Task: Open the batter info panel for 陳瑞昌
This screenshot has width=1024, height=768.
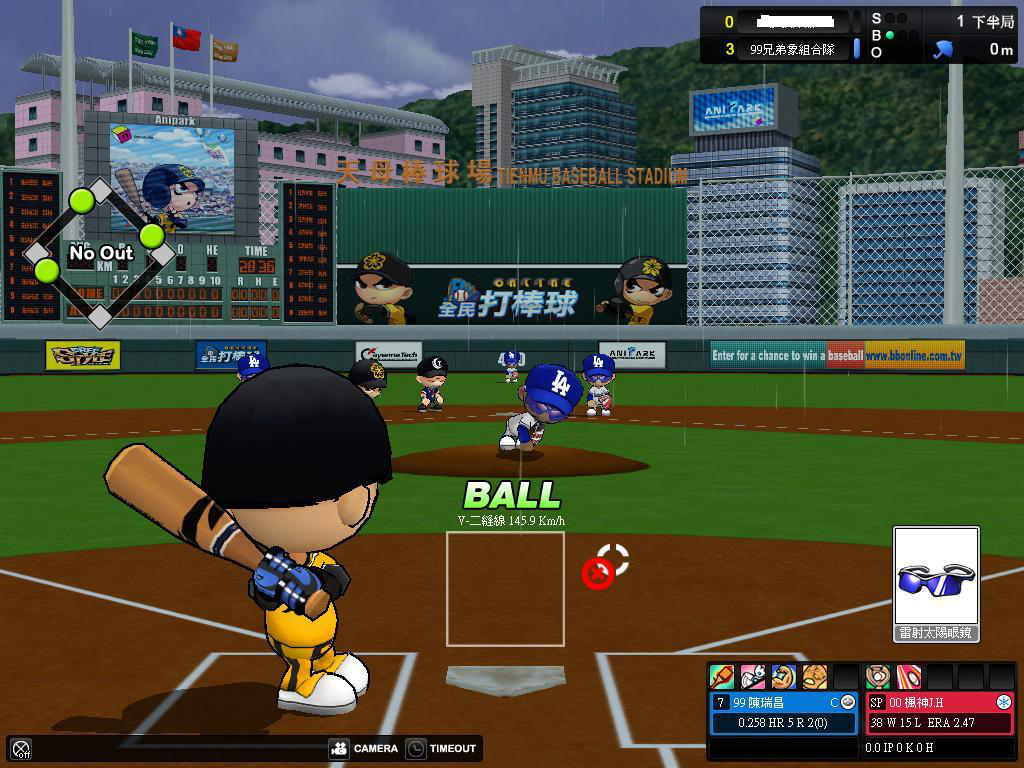Action: [x=784, y=712]
